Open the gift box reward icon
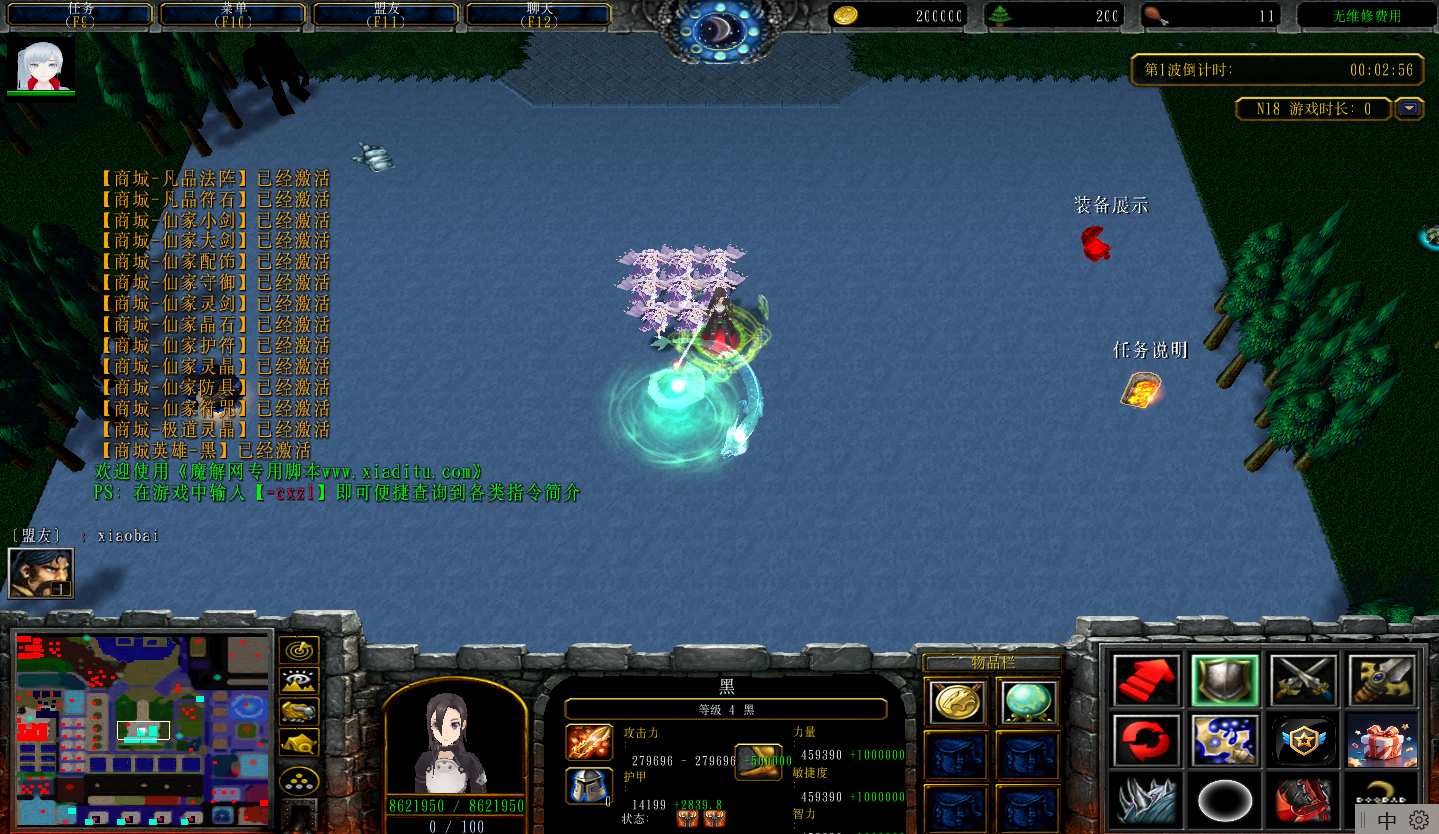Image resolution: width=1439 pixels, height=834 pixels. (1381, 740)
